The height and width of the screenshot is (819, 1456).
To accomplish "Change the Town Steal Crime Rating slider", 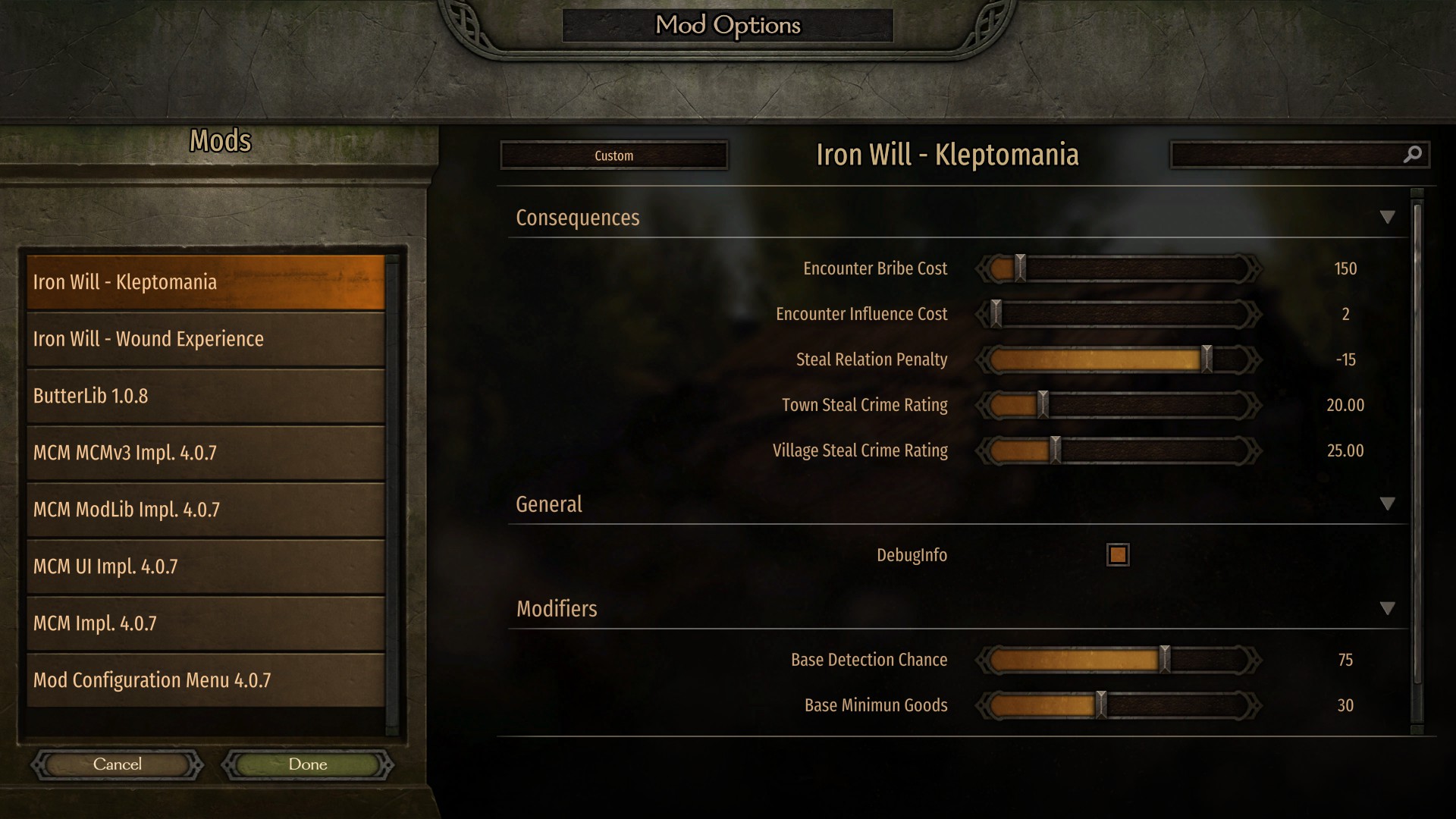I will coord(1043,405).
